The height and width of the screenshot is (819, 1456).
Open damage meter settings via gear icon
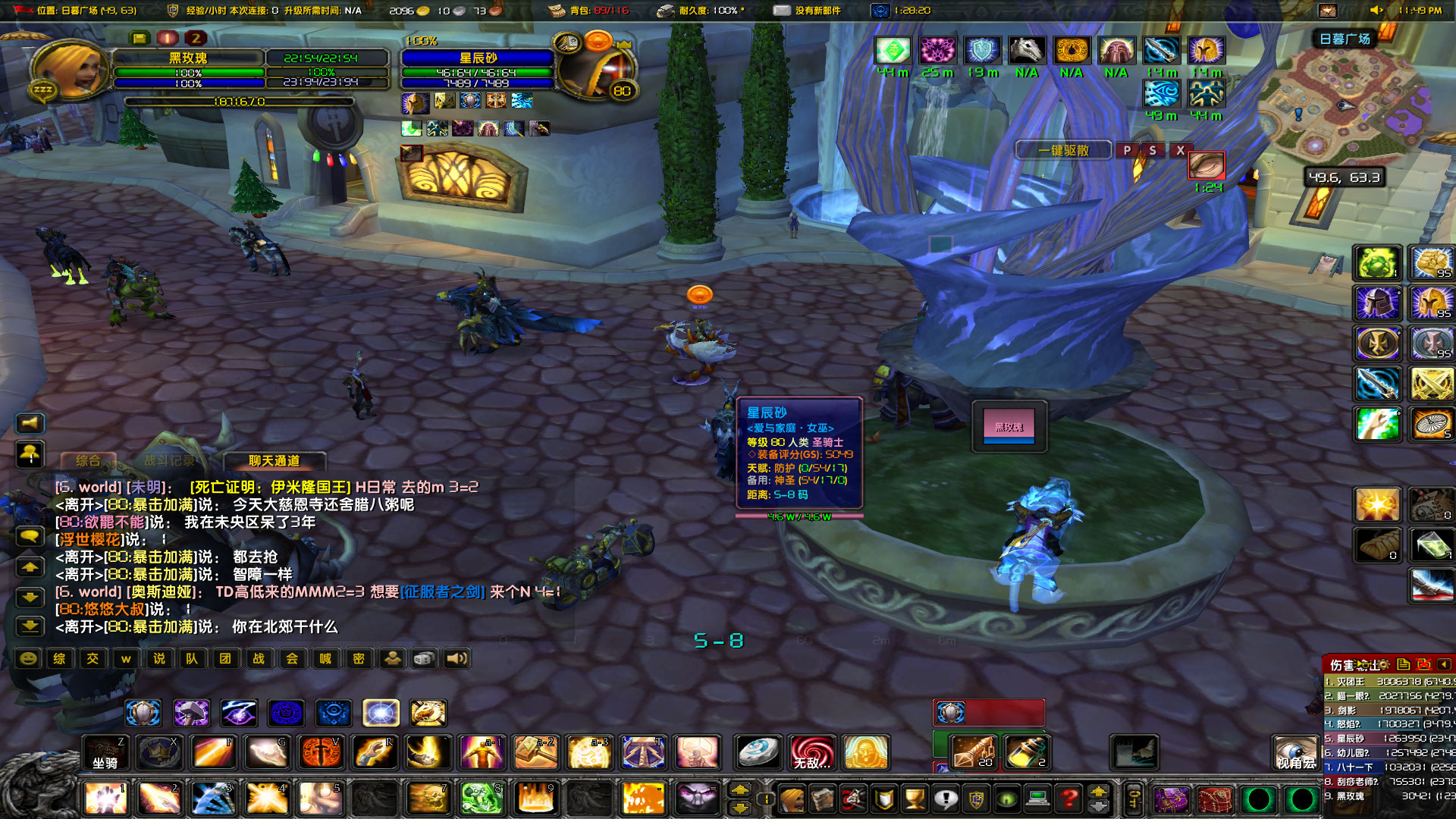(x=1383, y=665)
